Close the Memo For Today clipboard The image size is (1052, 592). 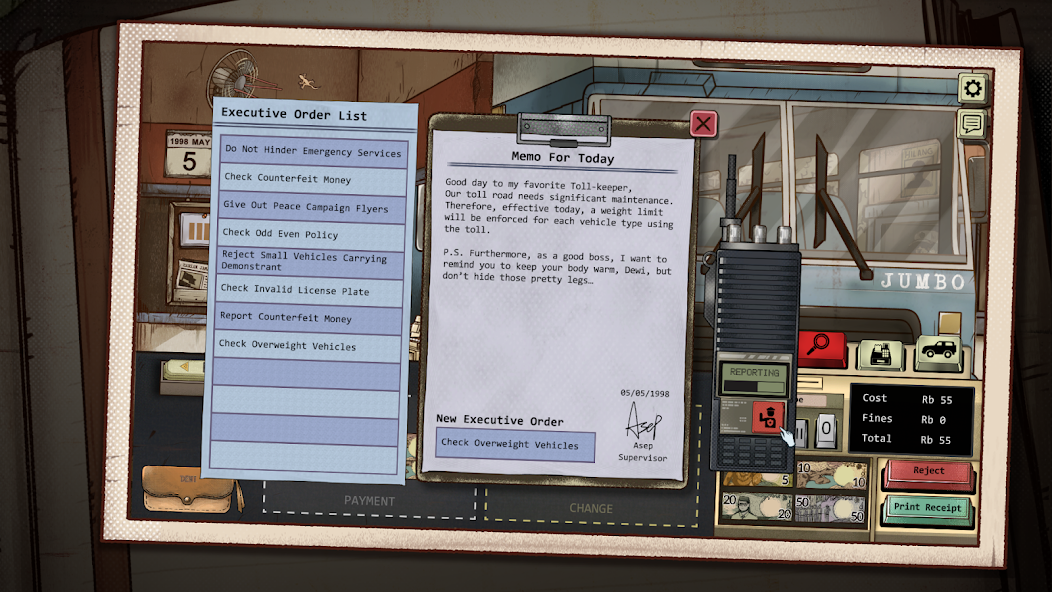point(704,123)
